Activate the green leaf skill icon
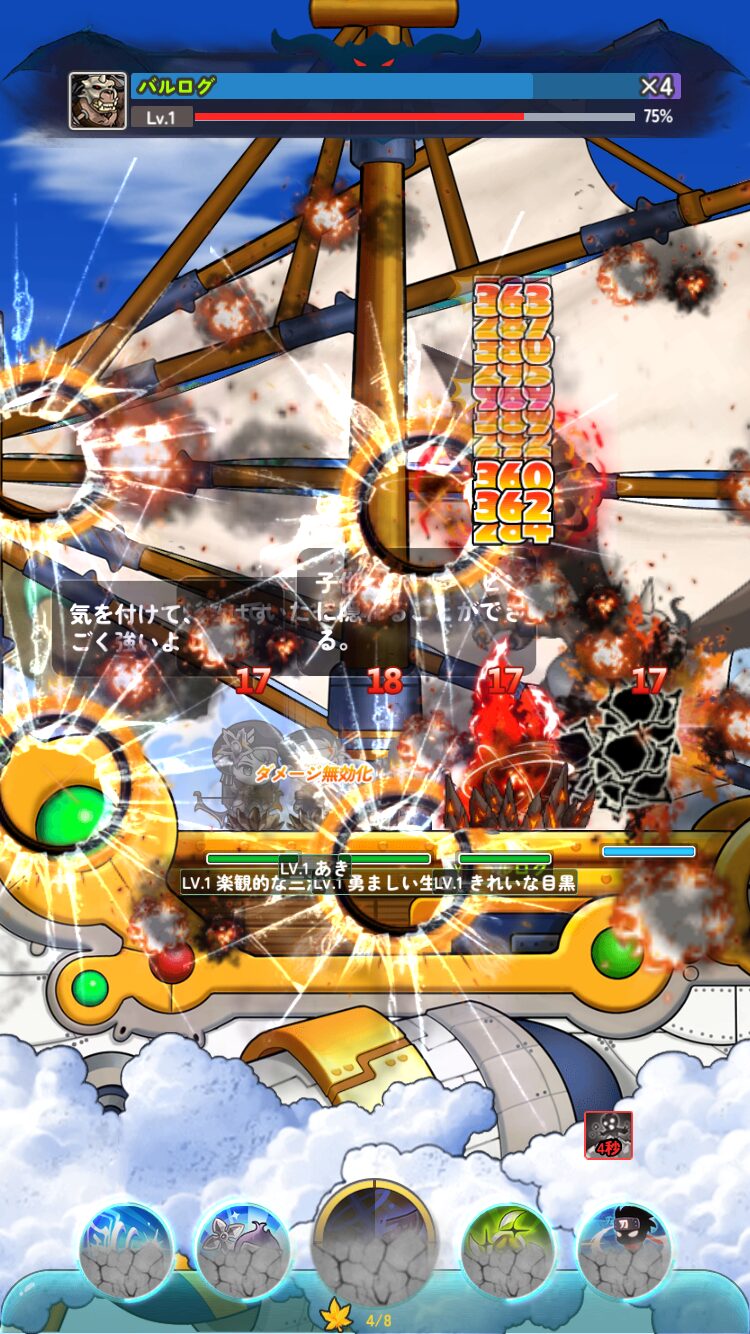This screenshot has width=750, height=1334. 508,1251
